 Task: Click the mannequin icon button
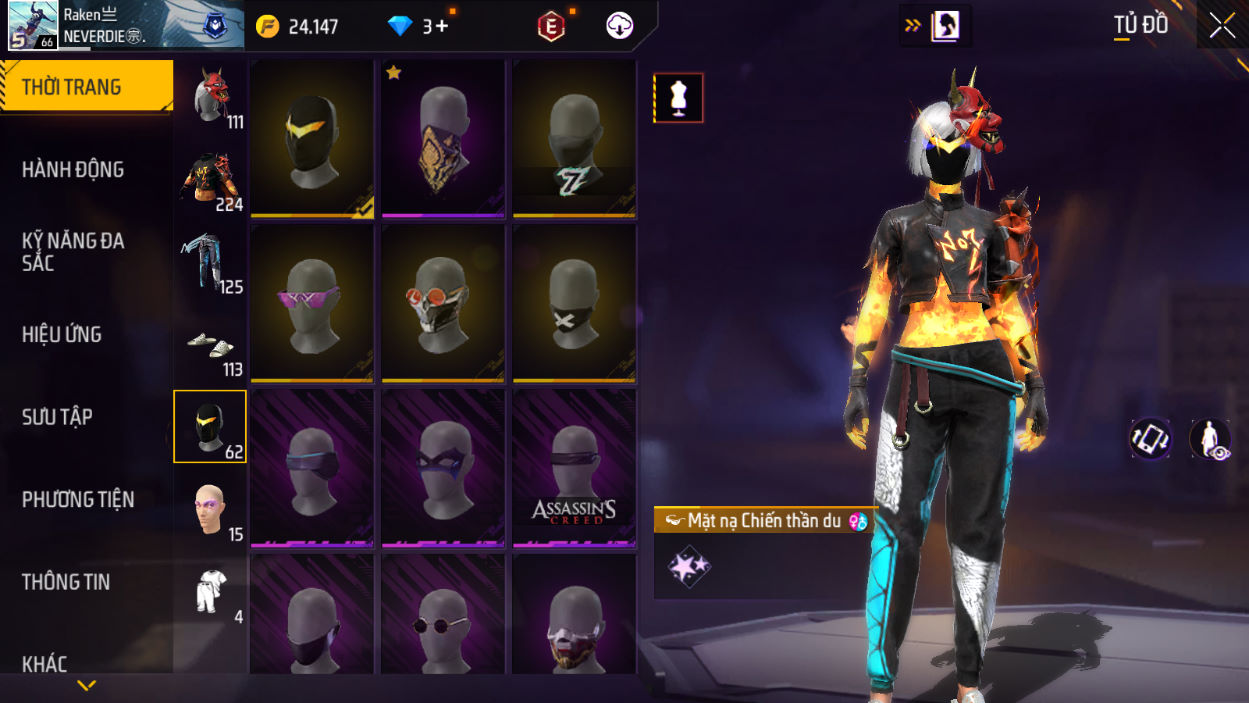[679, 98]
